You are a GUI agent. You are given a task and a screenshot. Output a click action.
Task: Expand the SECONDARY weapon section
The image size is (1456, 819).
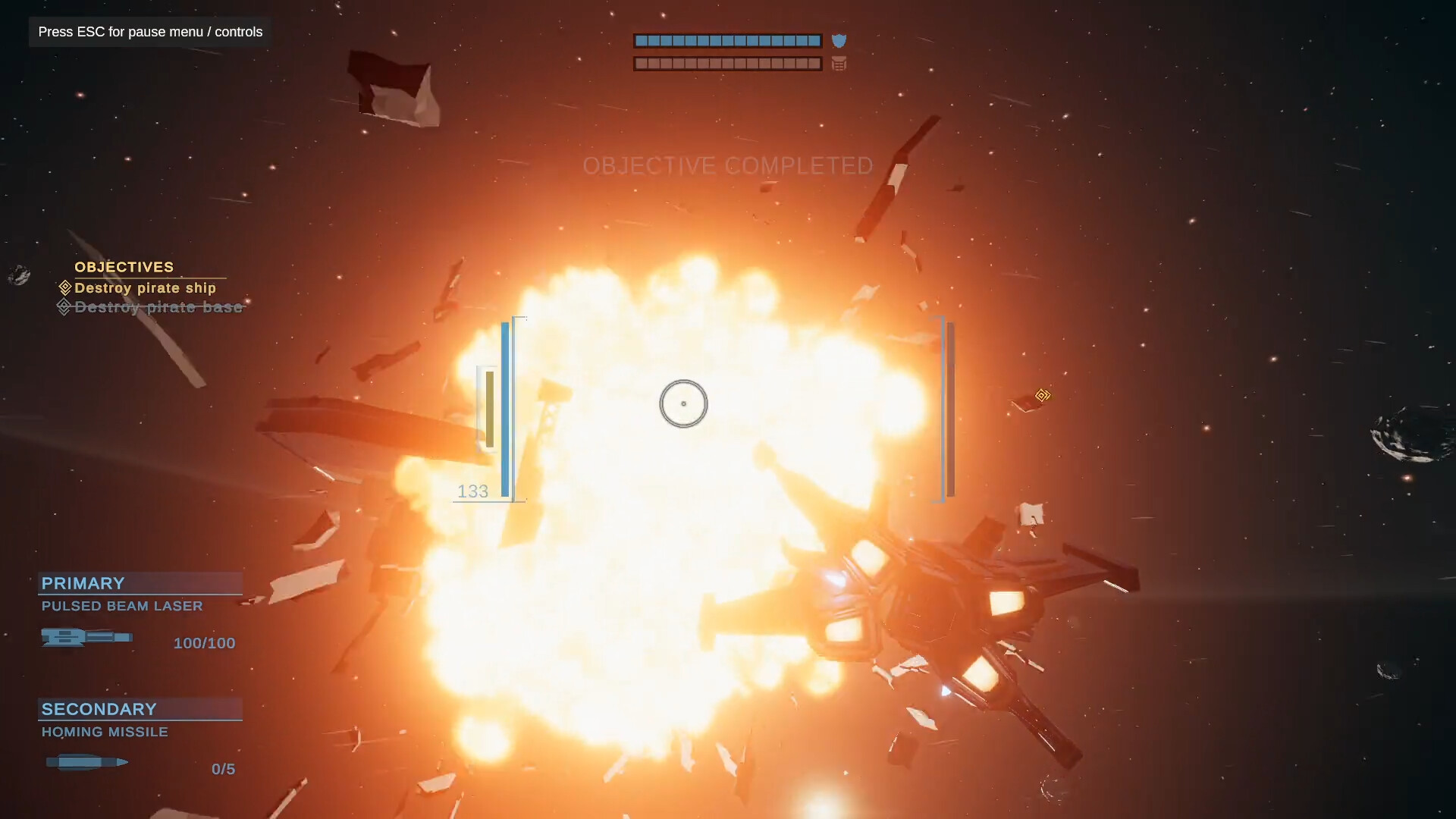[x=98, y=709]
